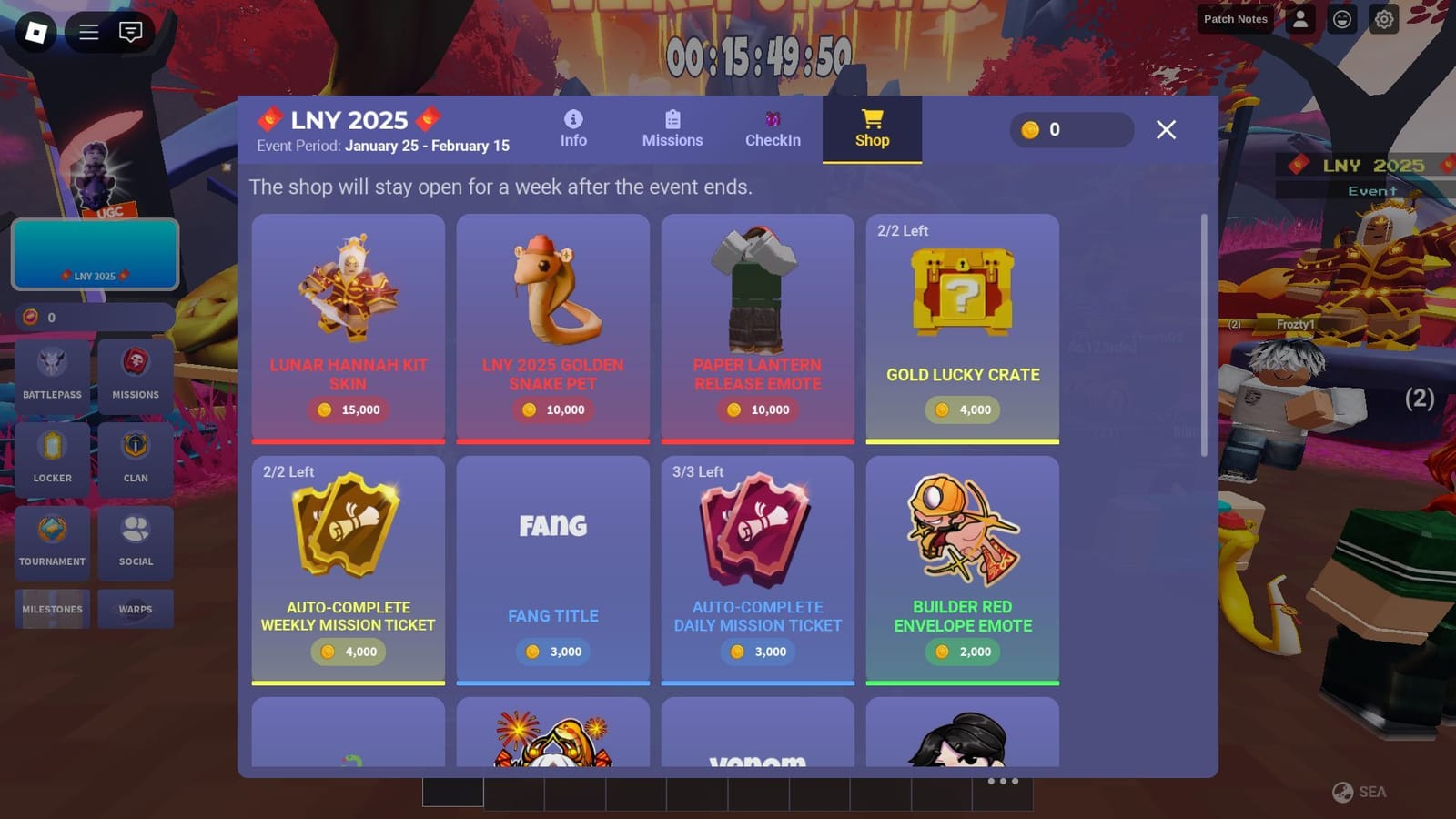Open the profile avatar icon
Screen dimensions: 1456x819
pos(1299,19)
